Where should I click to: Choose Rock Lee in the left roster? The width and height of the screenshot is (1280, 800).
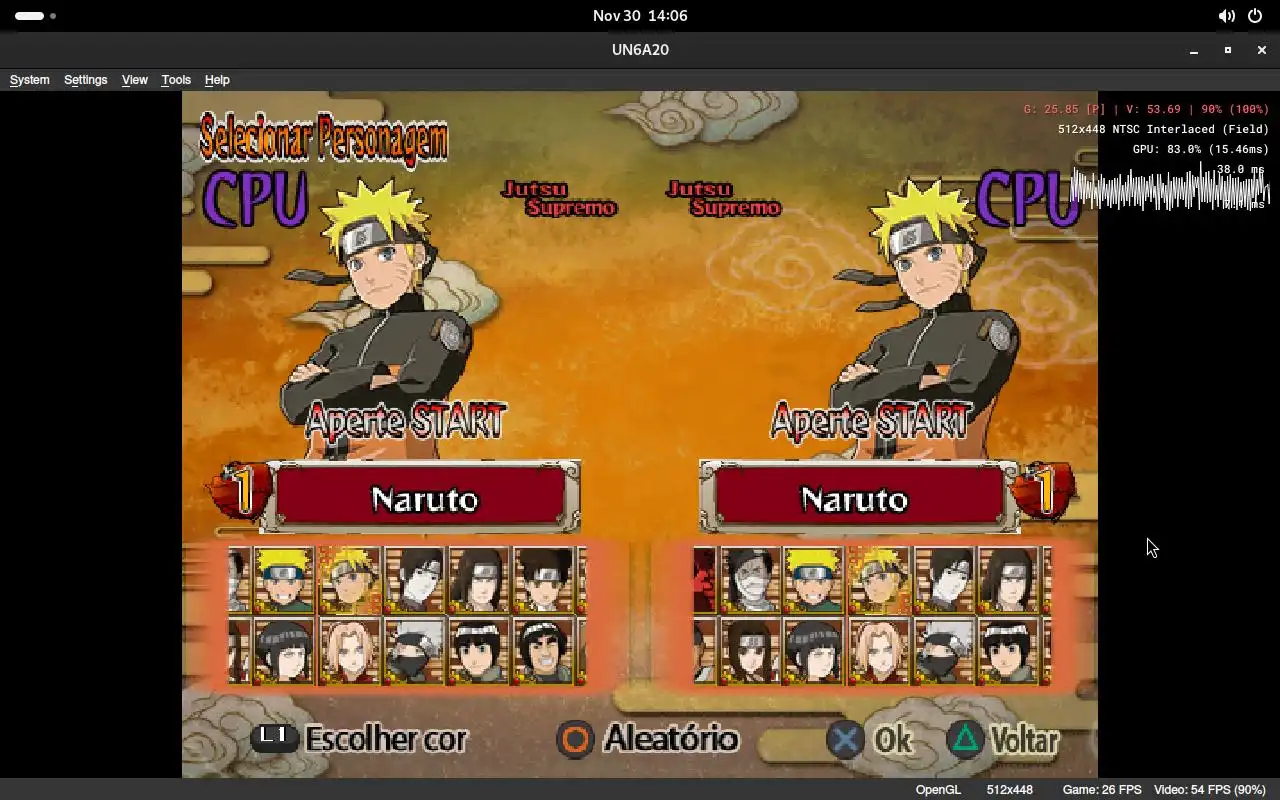click(479, 651)
